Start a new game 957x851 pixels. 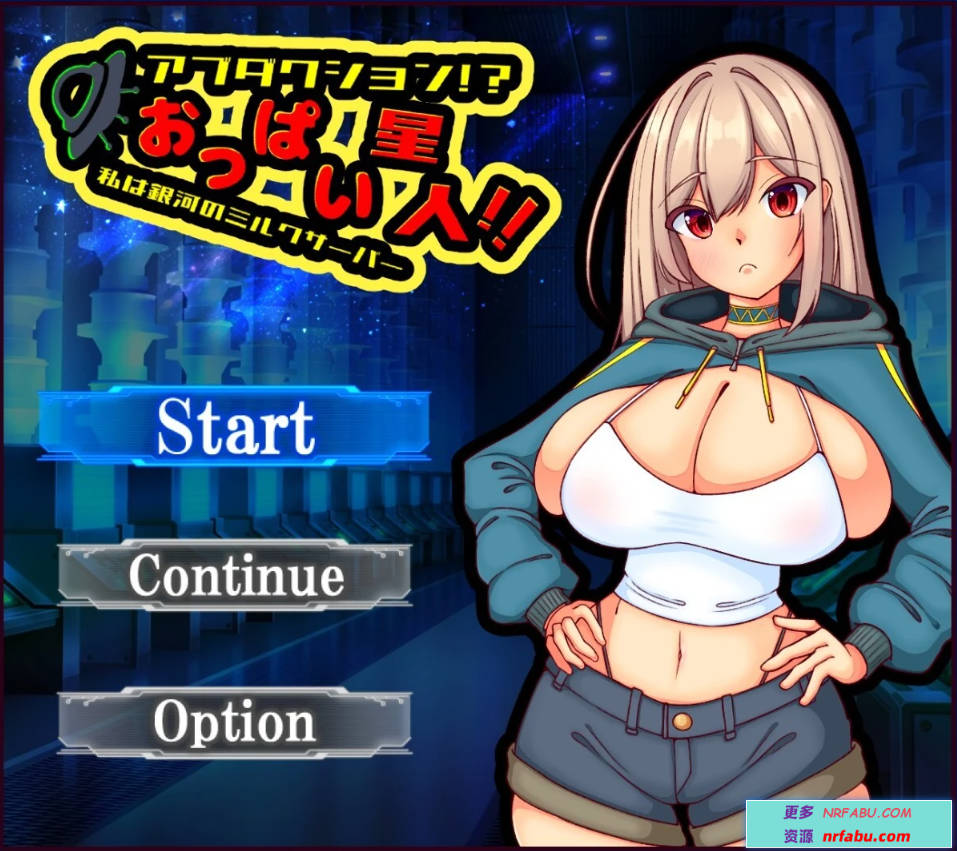tap(235, 426)
